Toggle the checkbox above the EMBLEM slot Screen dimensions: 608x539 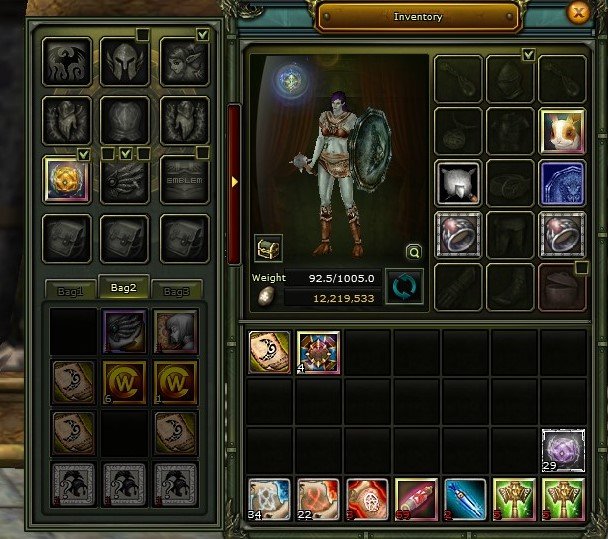point(203,153)
